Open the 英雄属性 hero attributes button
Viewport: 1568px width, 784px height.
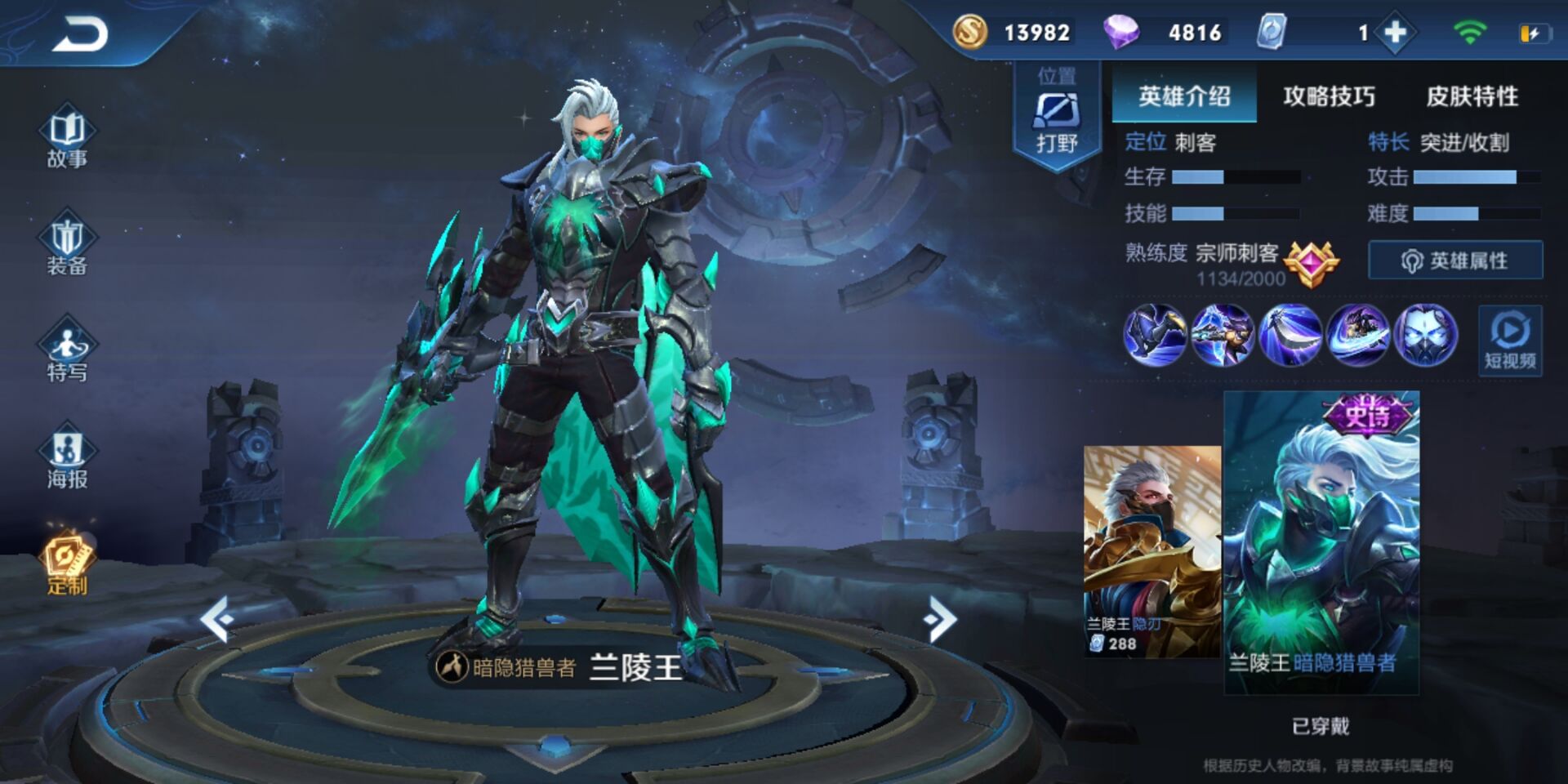point(1455,261)
